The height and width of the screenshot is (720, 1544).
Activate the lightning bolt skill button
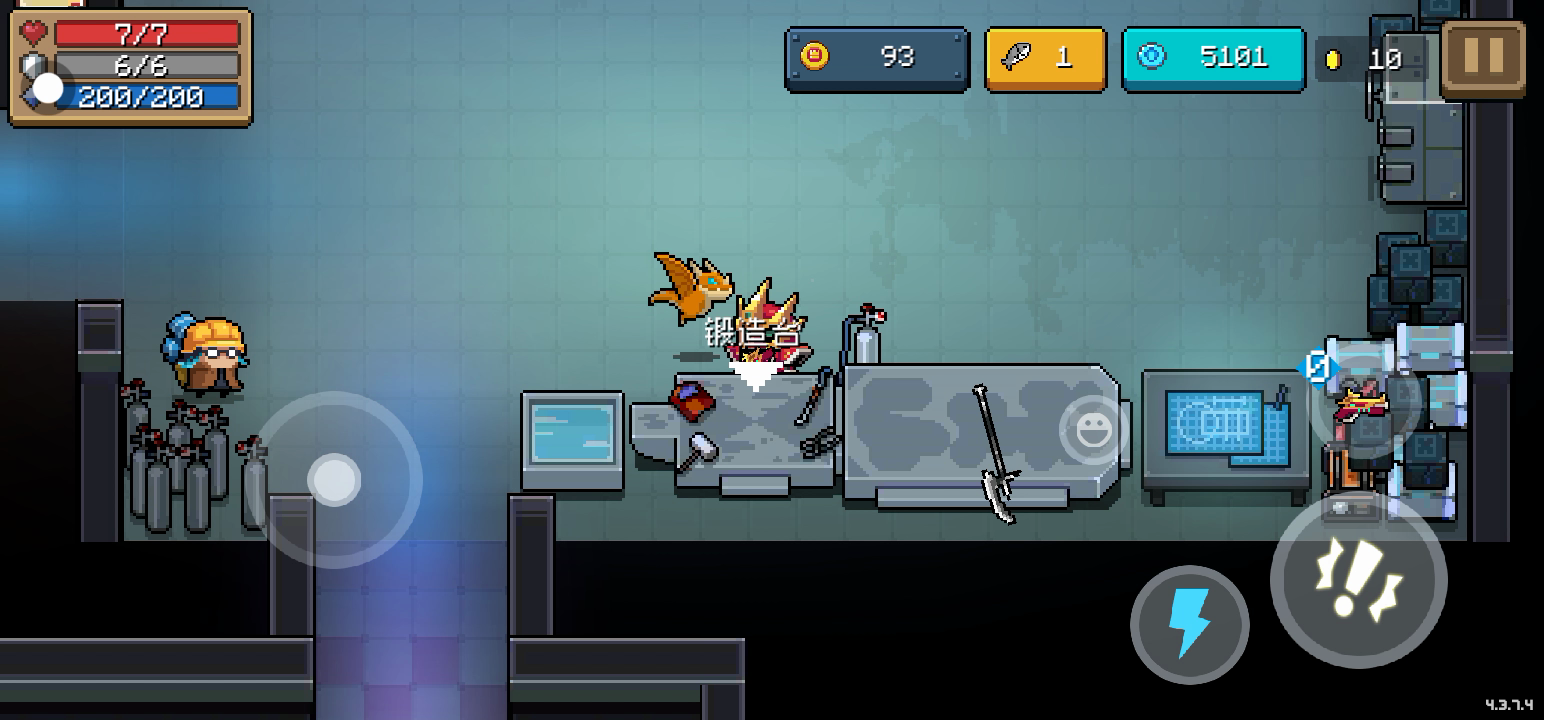click(1189, 624)
